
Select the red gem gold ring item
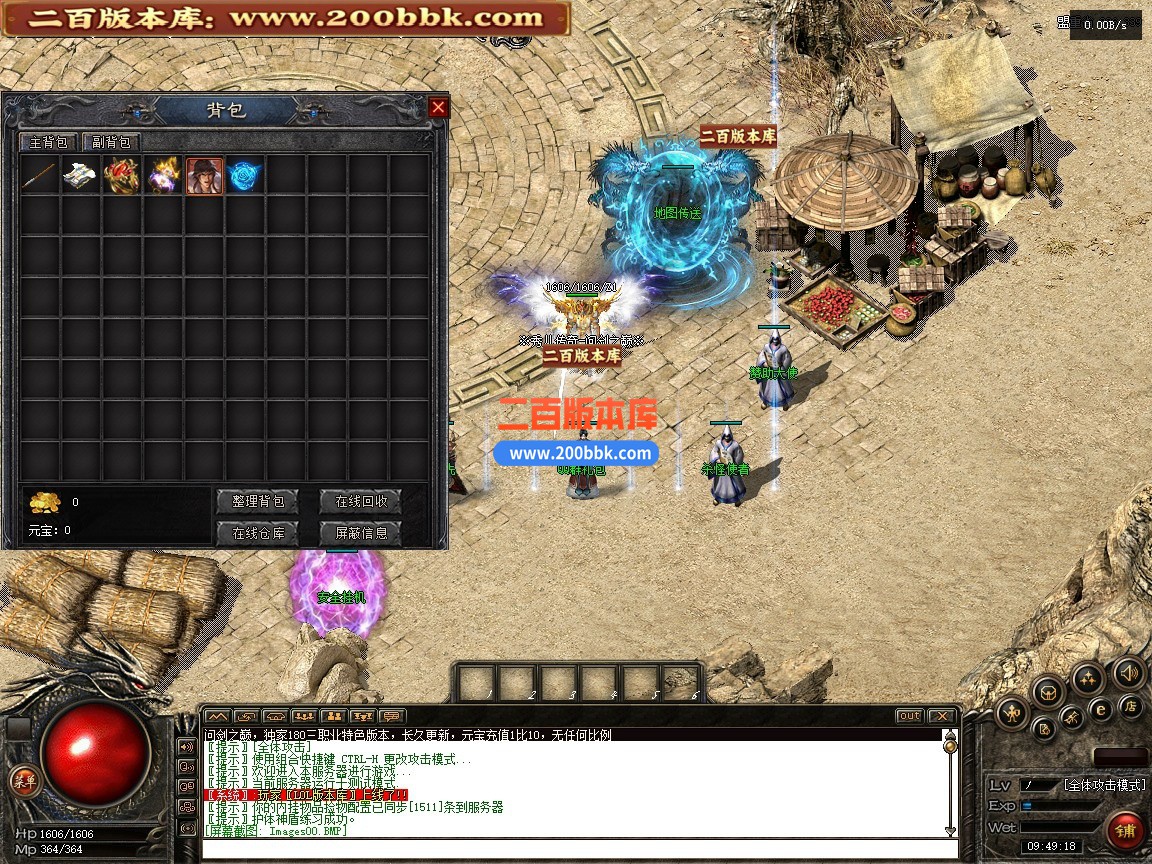[122, 176]
